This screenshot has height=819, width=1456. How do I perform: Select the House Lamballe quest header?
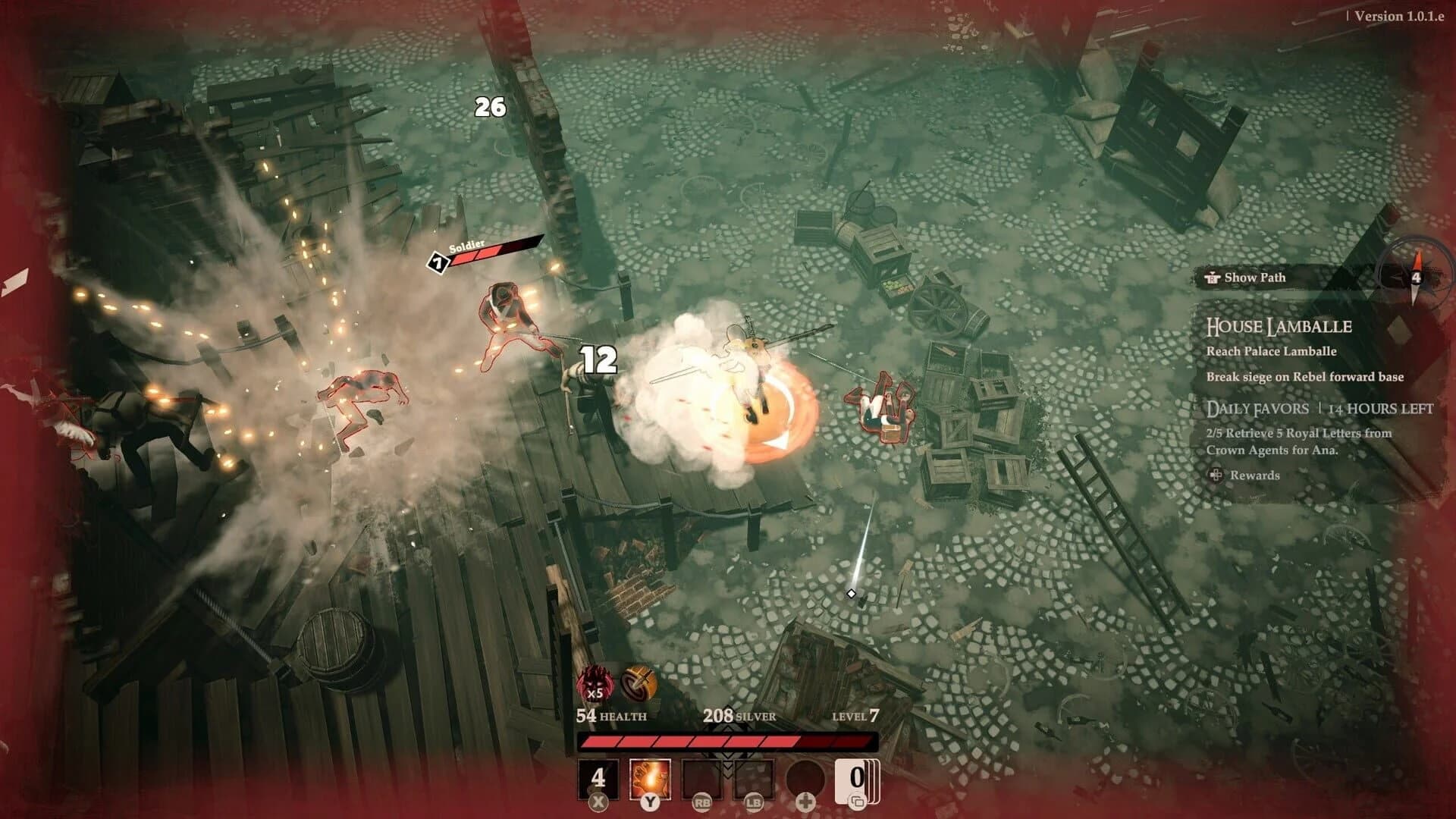point(1279,327)
